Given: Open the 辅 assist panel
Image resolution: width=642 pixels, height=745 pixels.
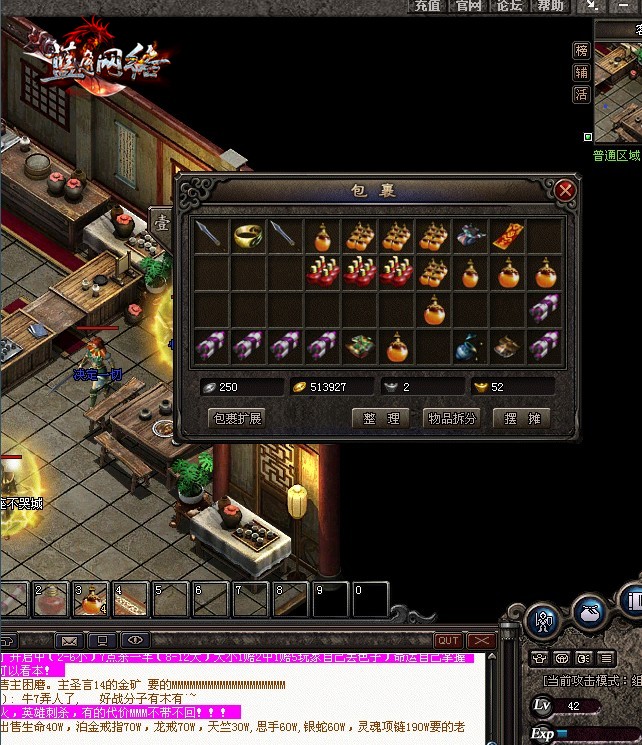Looking at the screenshot, I should pos(581,72).
